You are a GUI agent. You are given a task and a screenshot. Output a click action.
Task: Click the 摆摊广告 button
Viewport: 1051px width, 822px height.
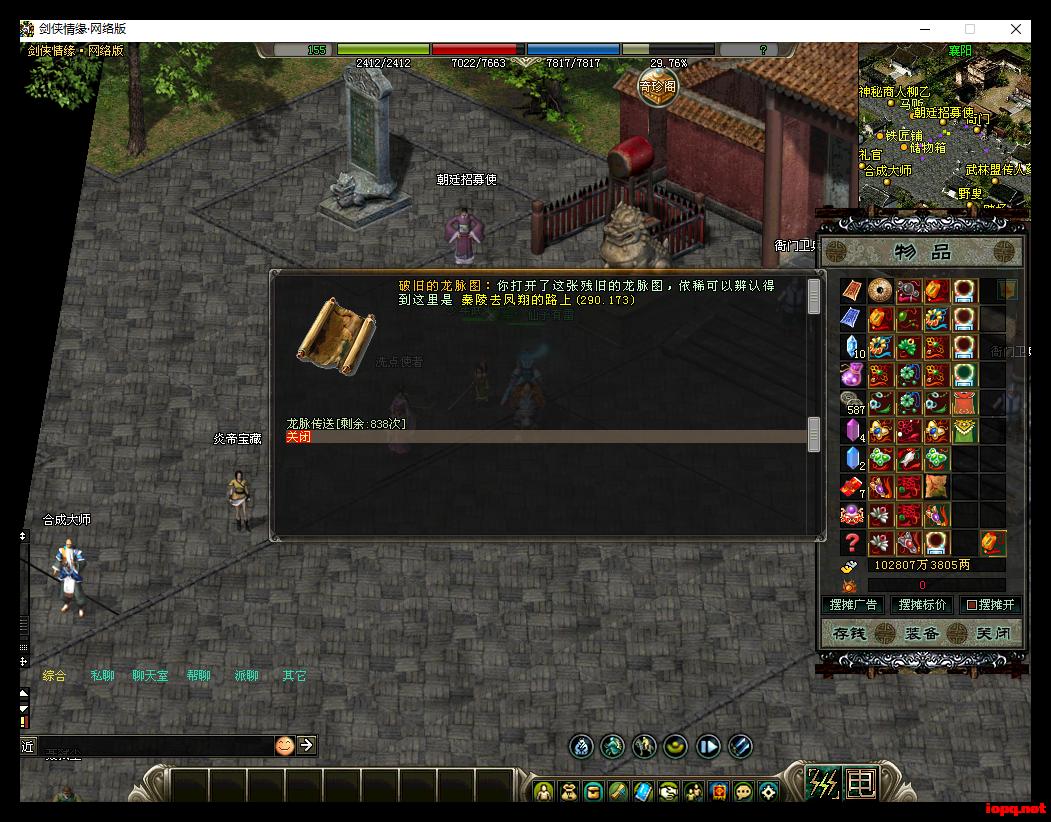click(853, 605)
